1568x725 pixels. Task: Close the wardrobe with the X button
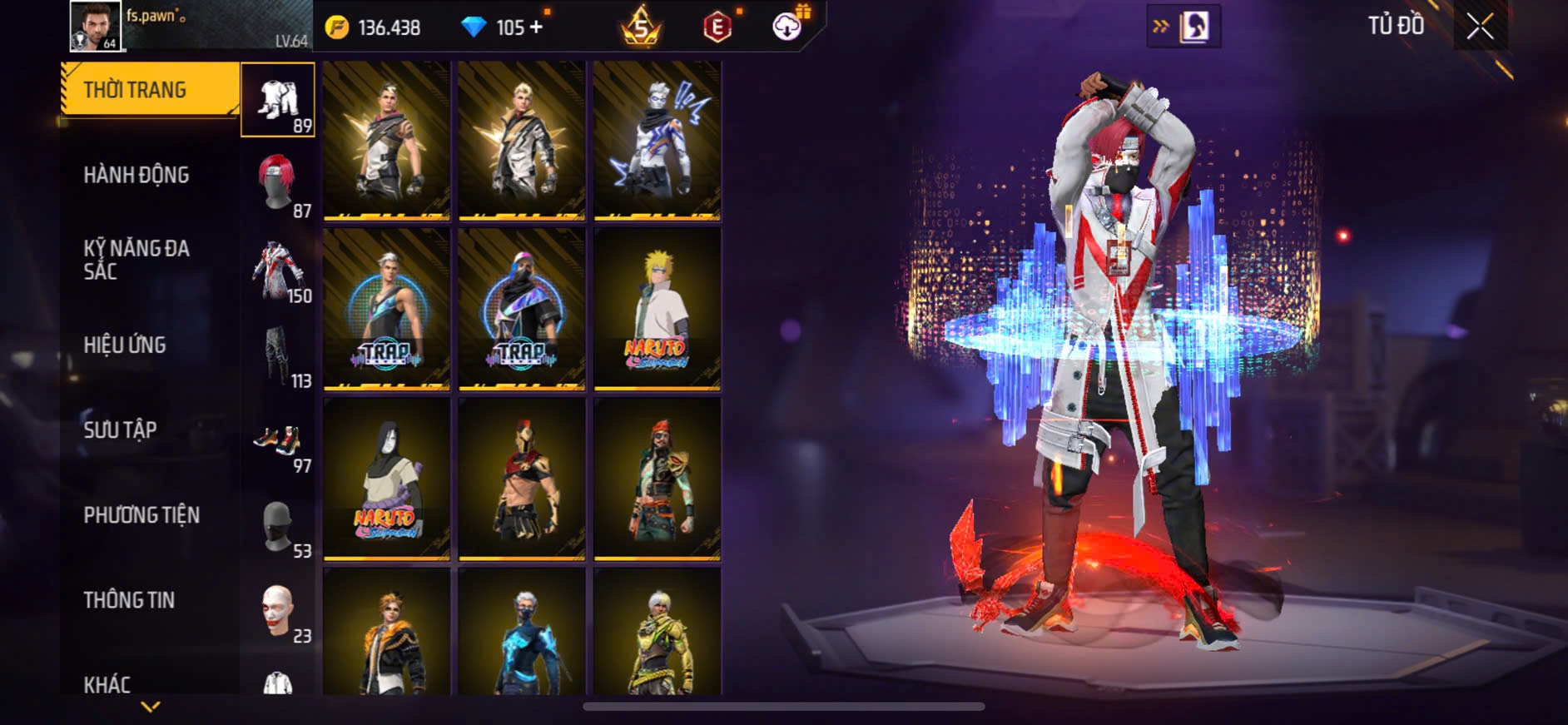[x=1480, y=27]
